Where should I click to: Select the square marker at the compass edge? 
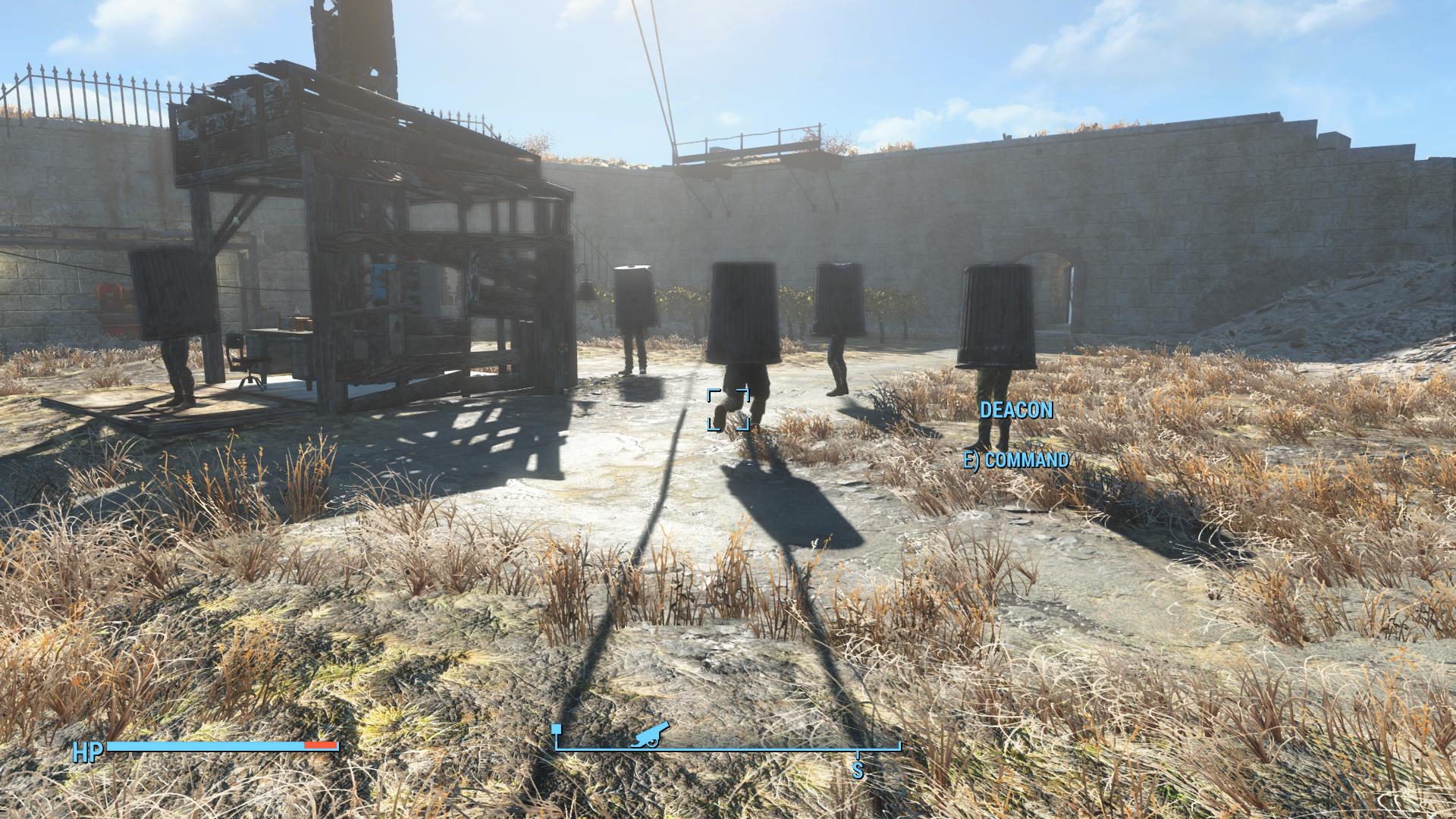point(557,730)
